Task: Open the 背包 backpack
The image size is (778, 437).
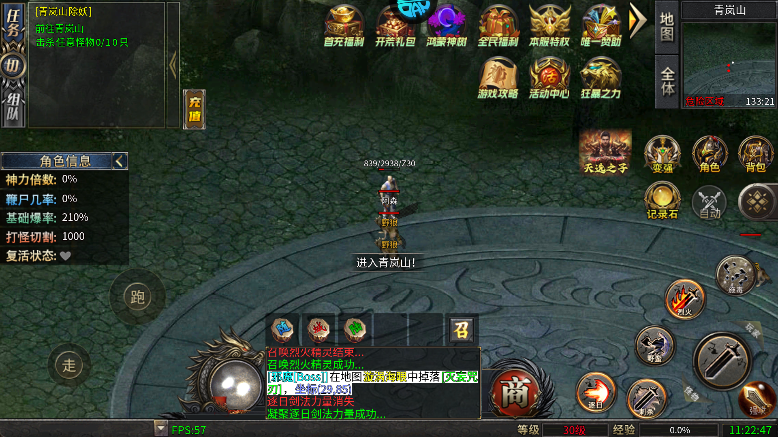Action: click(x=755, y=155)
